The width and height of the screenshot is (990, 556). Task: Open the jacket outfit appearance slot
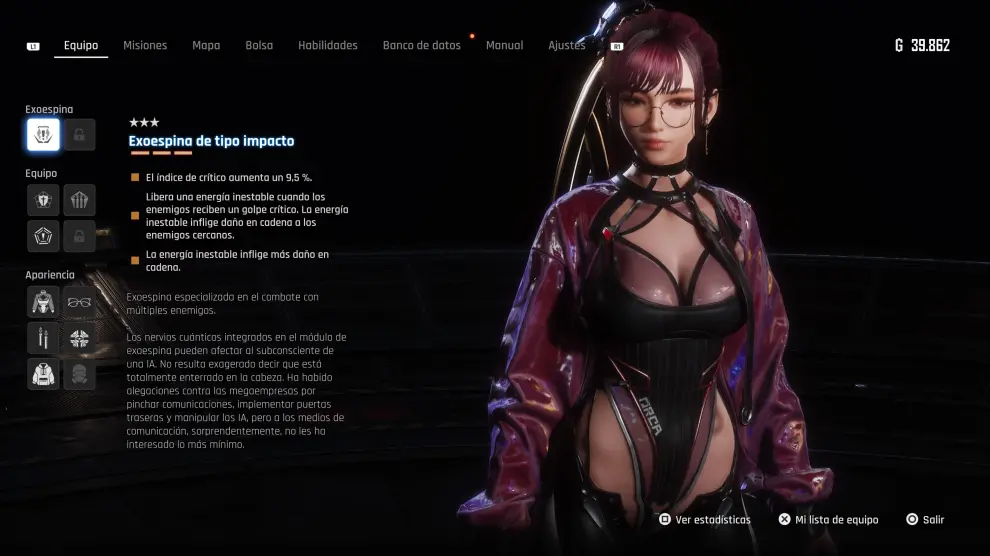43,302
